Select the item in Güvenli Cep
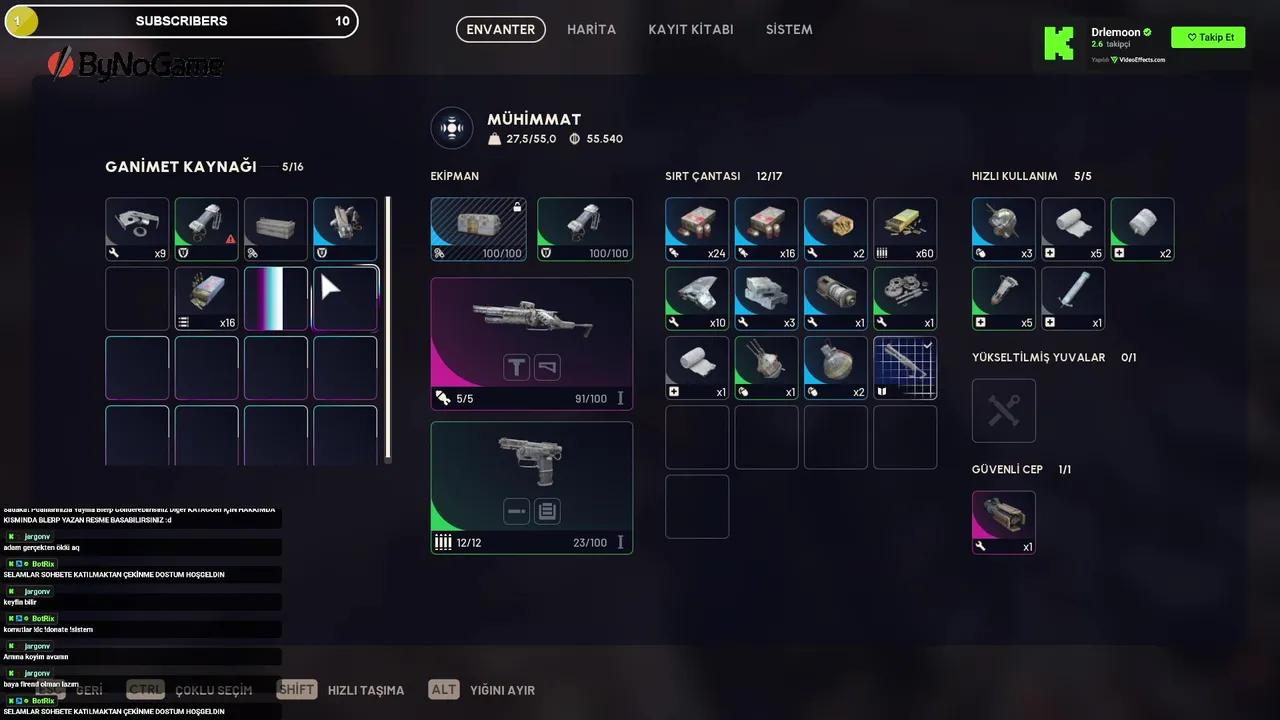 pos(1003,521)
